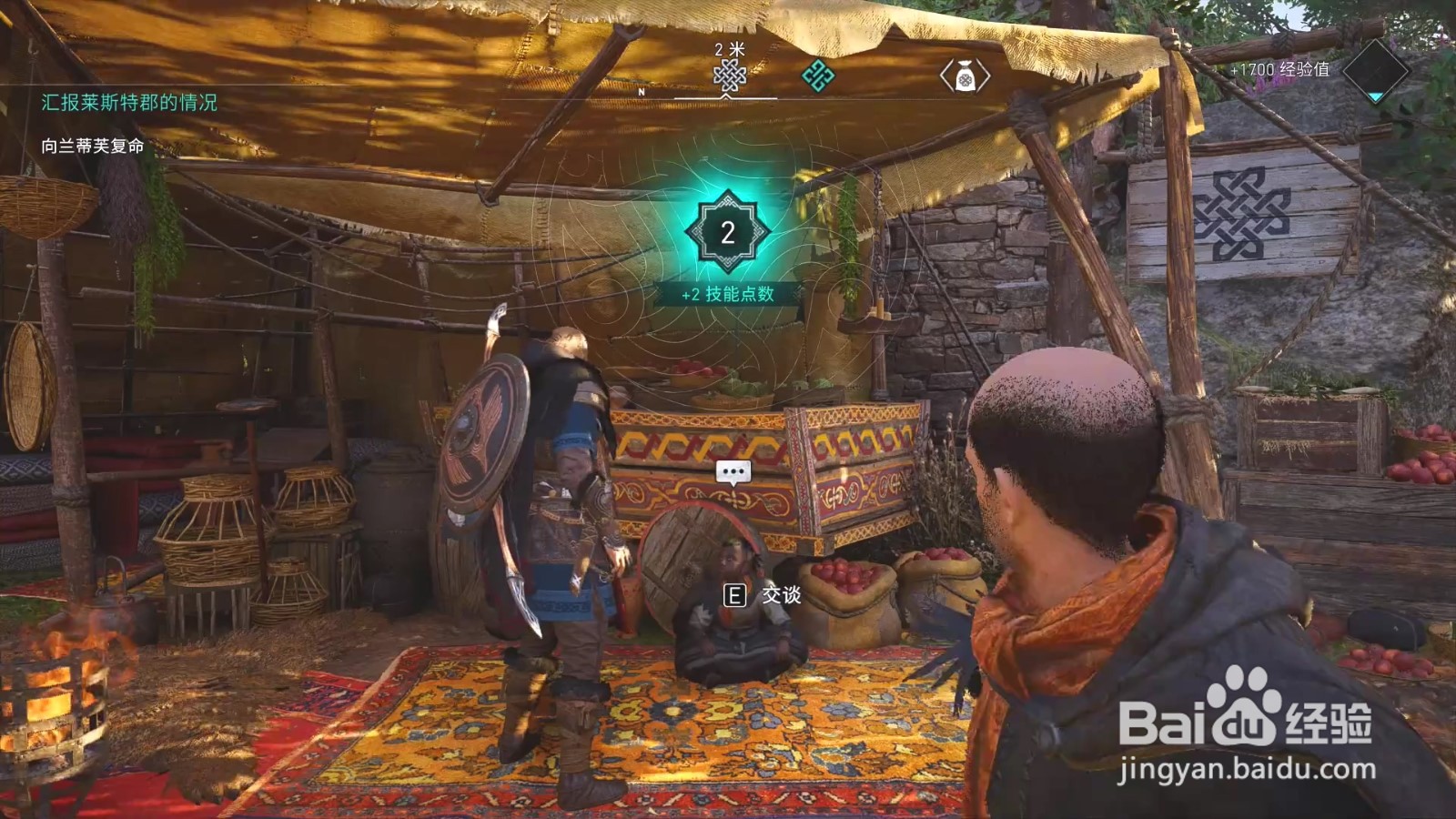This screenshot has height=819, width=1456.
Task: Click the objective 向兰蒂芙复命
Action: (x=93, y=146)
